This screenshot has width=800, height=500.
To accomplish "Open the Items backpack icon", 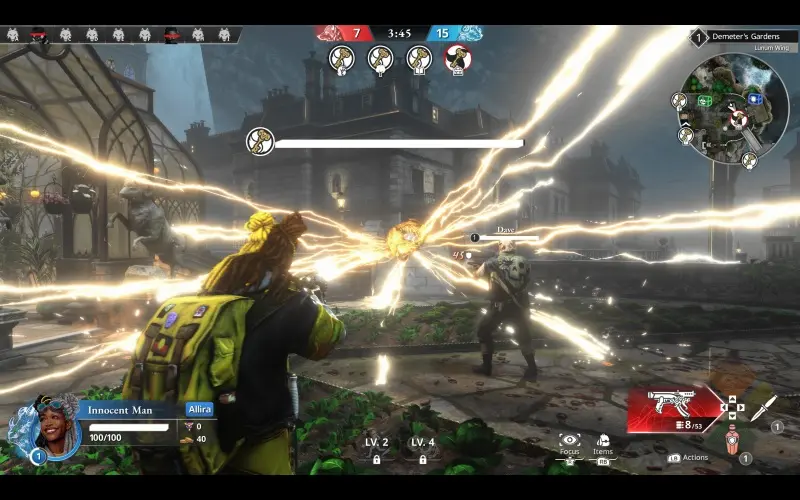I will (603, 441).
